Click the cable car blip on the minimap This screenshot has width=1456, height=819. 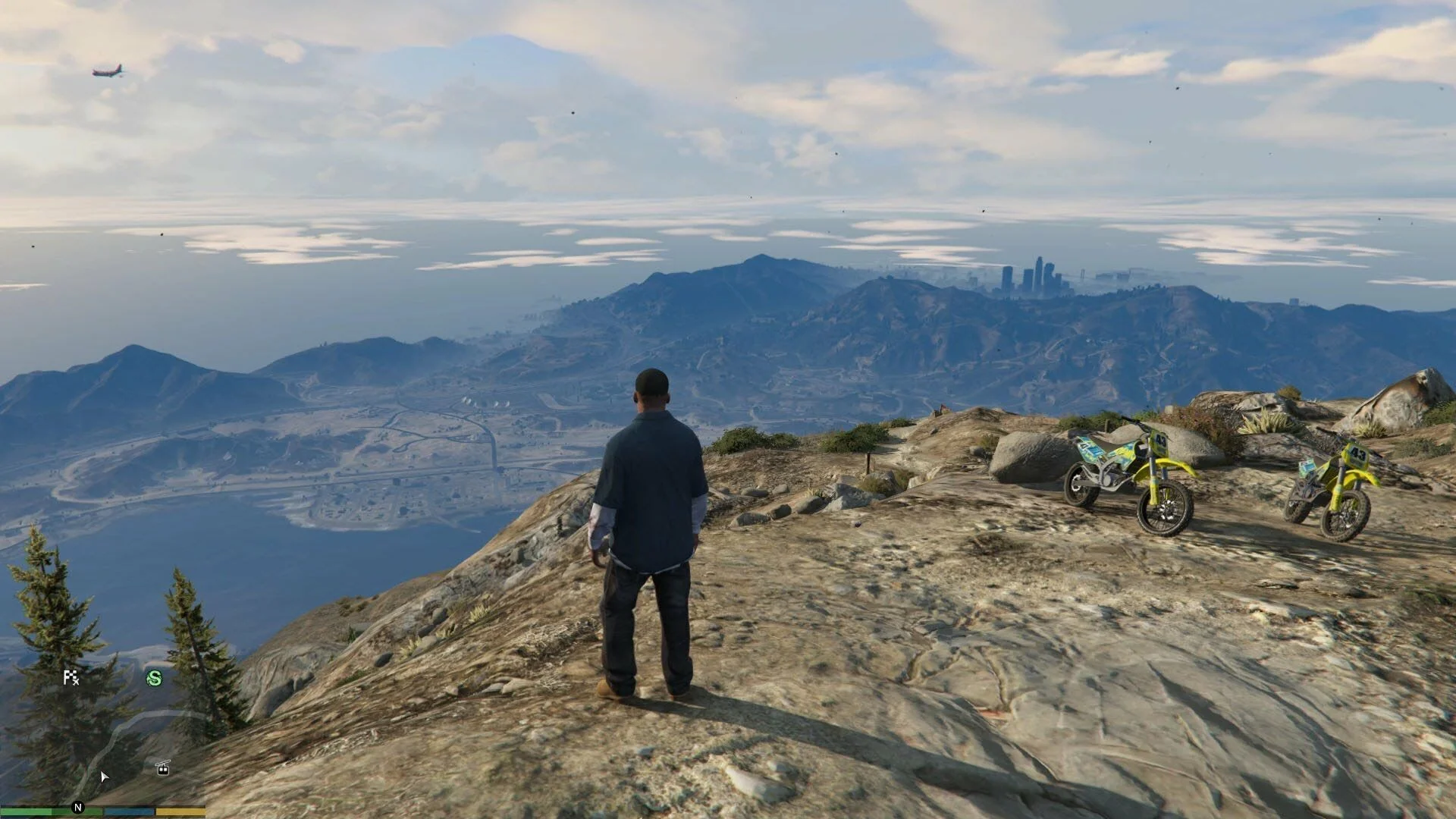tap(162, 768)
